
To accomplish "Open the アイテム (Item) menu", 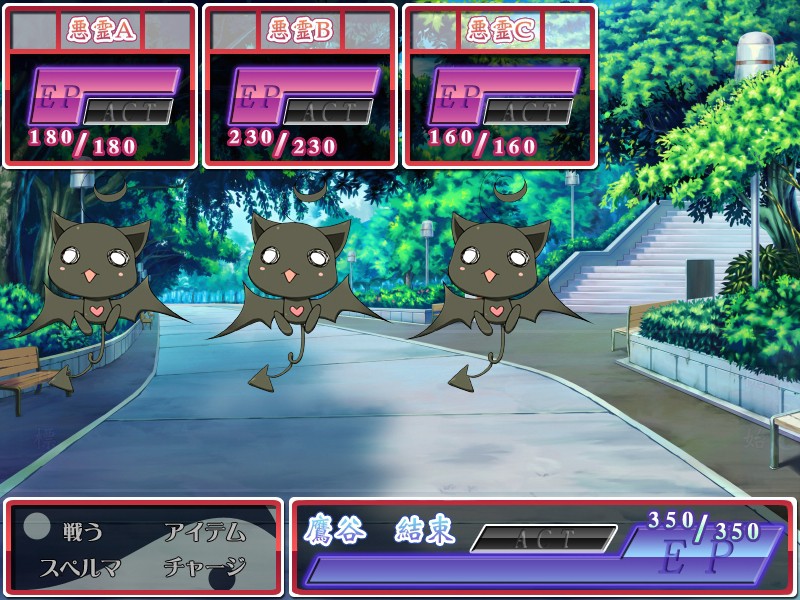I will [x=204, y=532].
